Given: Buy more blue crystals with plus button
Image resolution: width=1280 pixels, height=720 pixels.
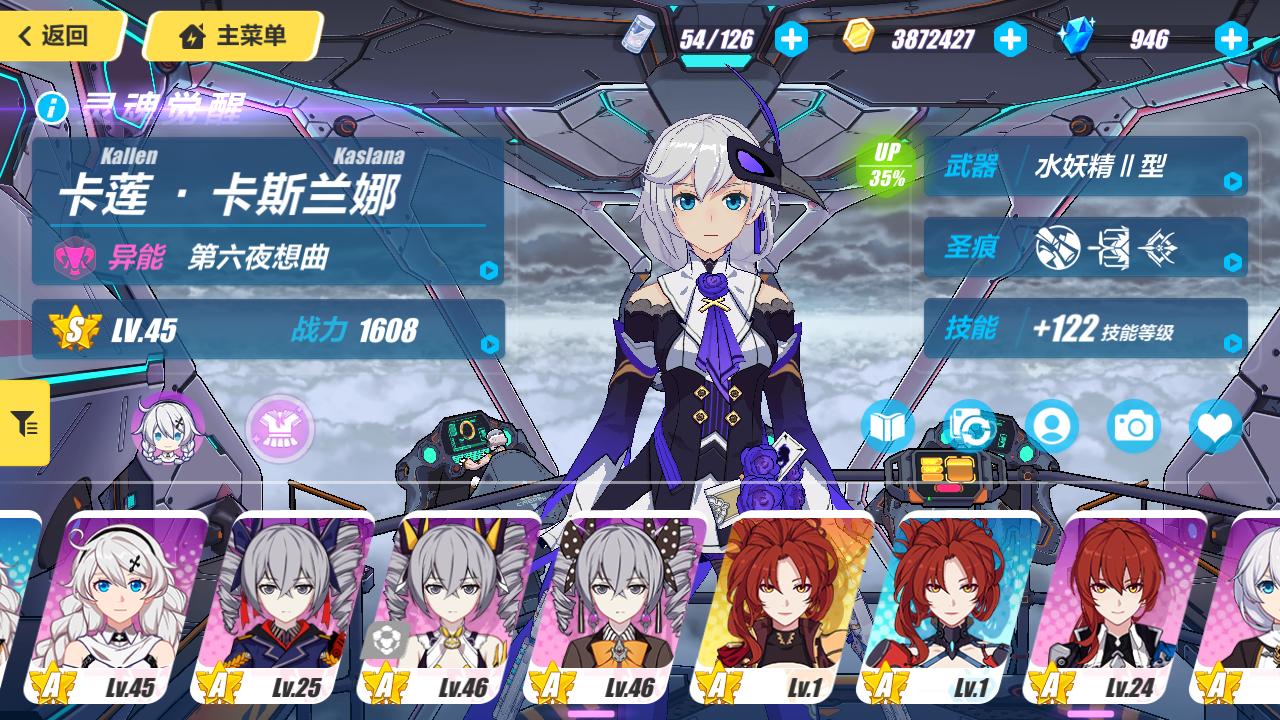Looking at the screenshot, I should point(1230,39).
